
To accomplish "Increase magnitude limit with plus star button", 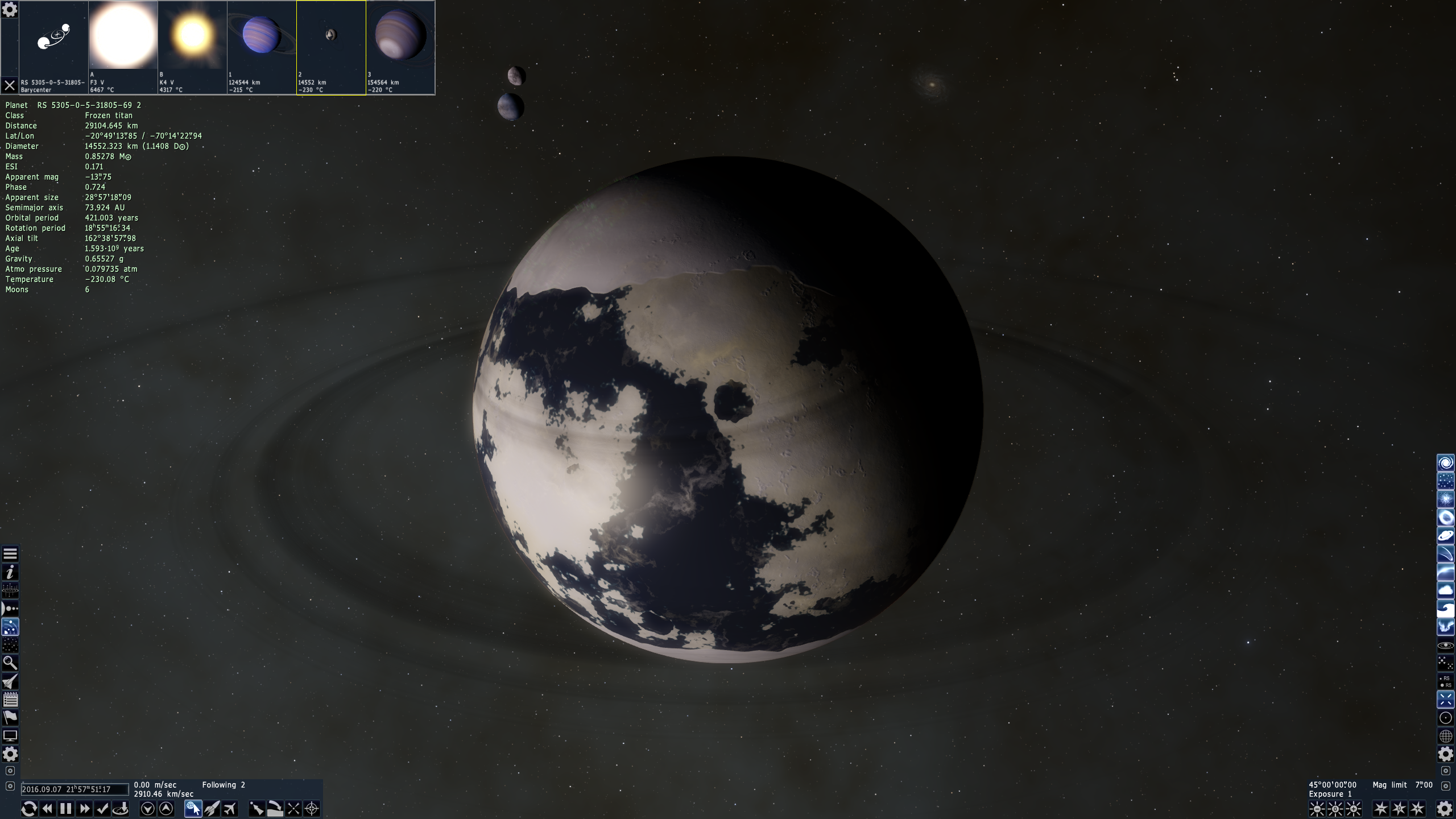I will (x=1418, y=808).
